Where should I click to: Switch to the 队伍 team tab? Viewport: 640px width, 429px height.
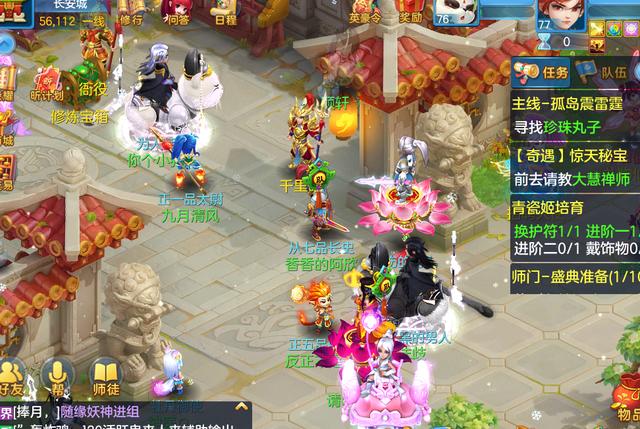pos(605,71)
